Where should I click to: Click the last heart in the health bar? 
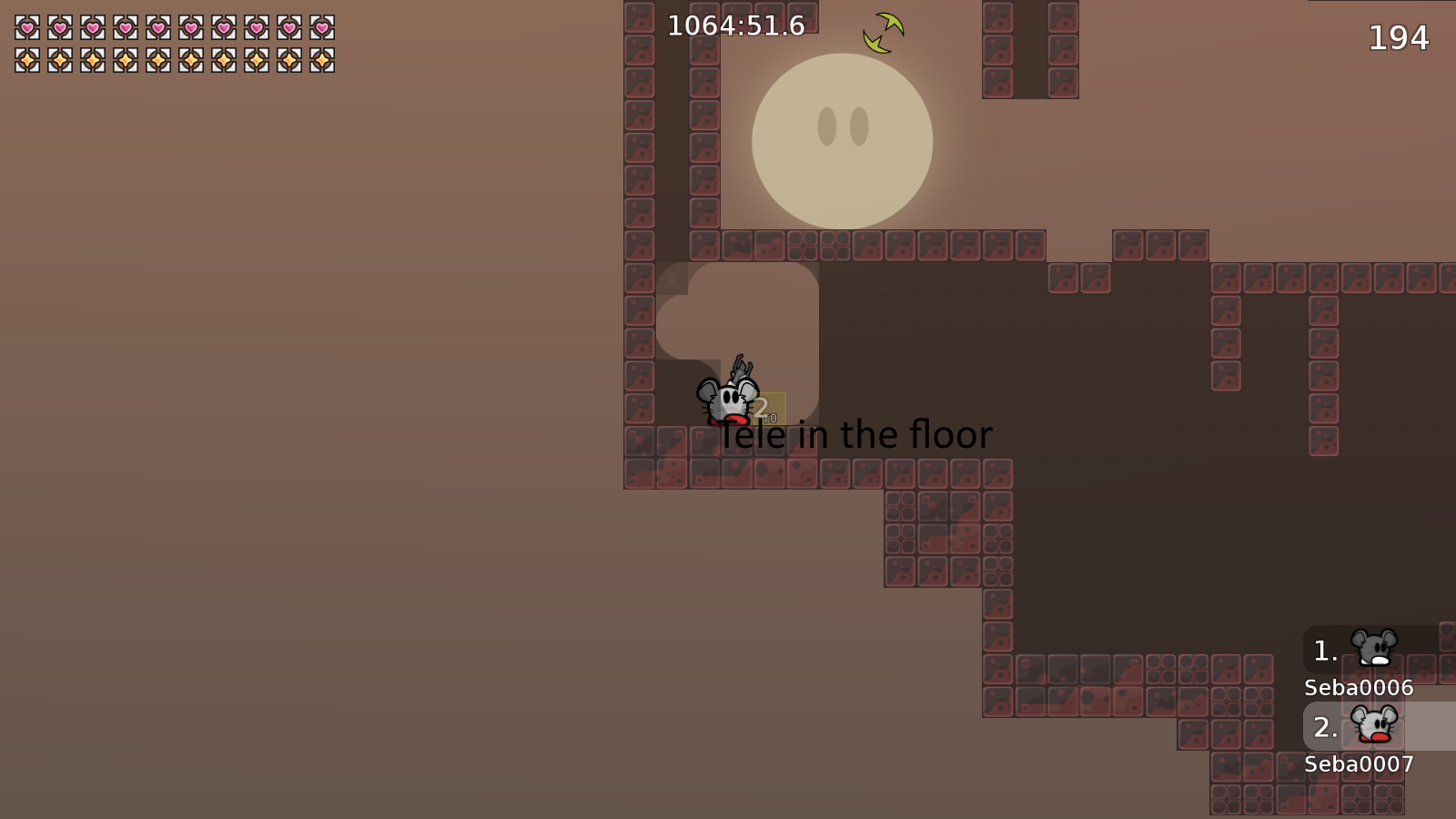click(x=324, y=28)
